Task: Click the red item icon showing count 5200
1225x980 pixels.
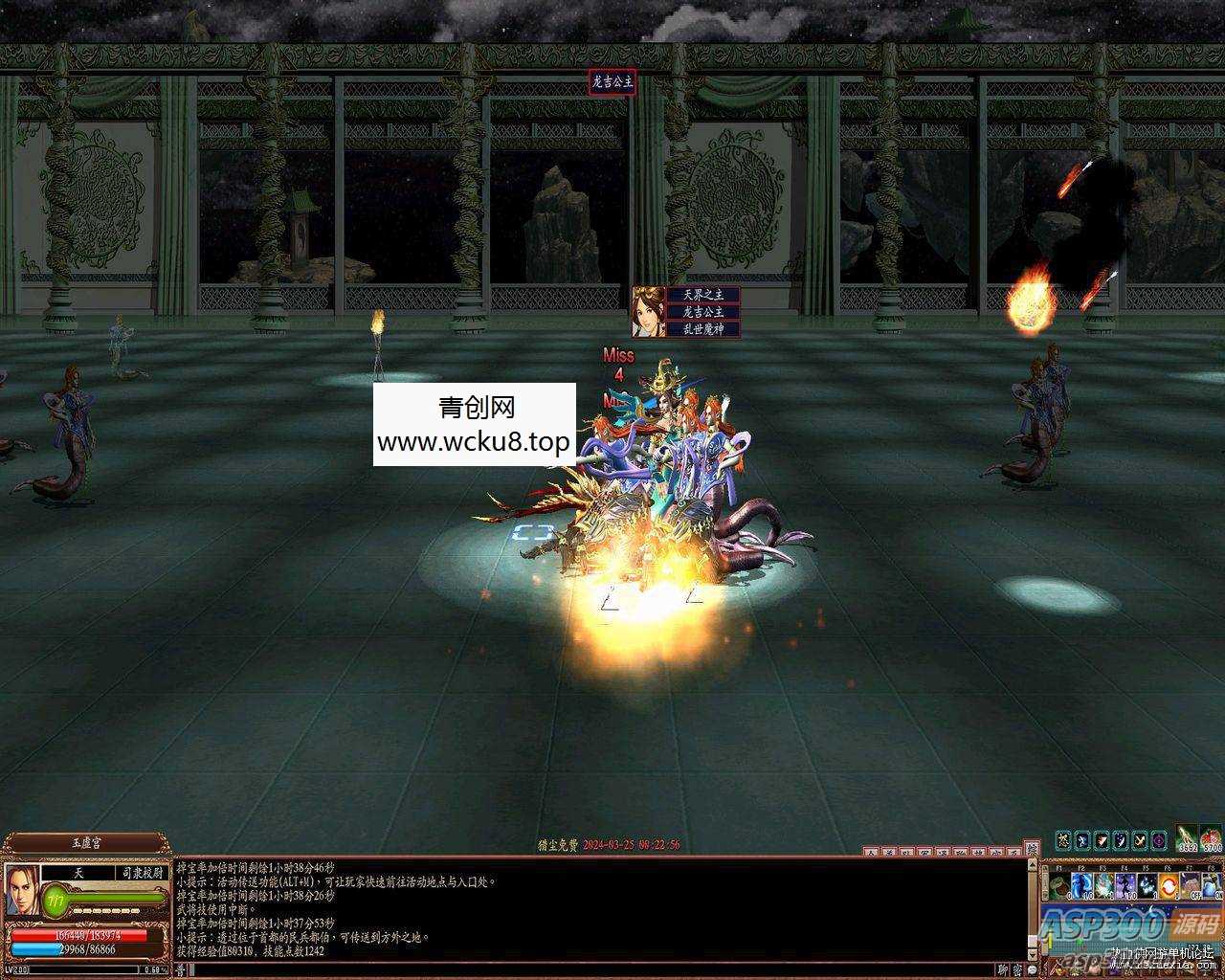Action: coord(1210,836)
